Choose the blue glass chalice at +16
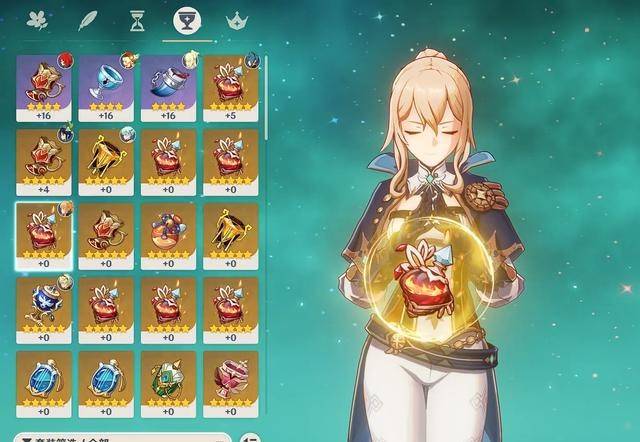The image size is (640, 442). tap(107, 87)
